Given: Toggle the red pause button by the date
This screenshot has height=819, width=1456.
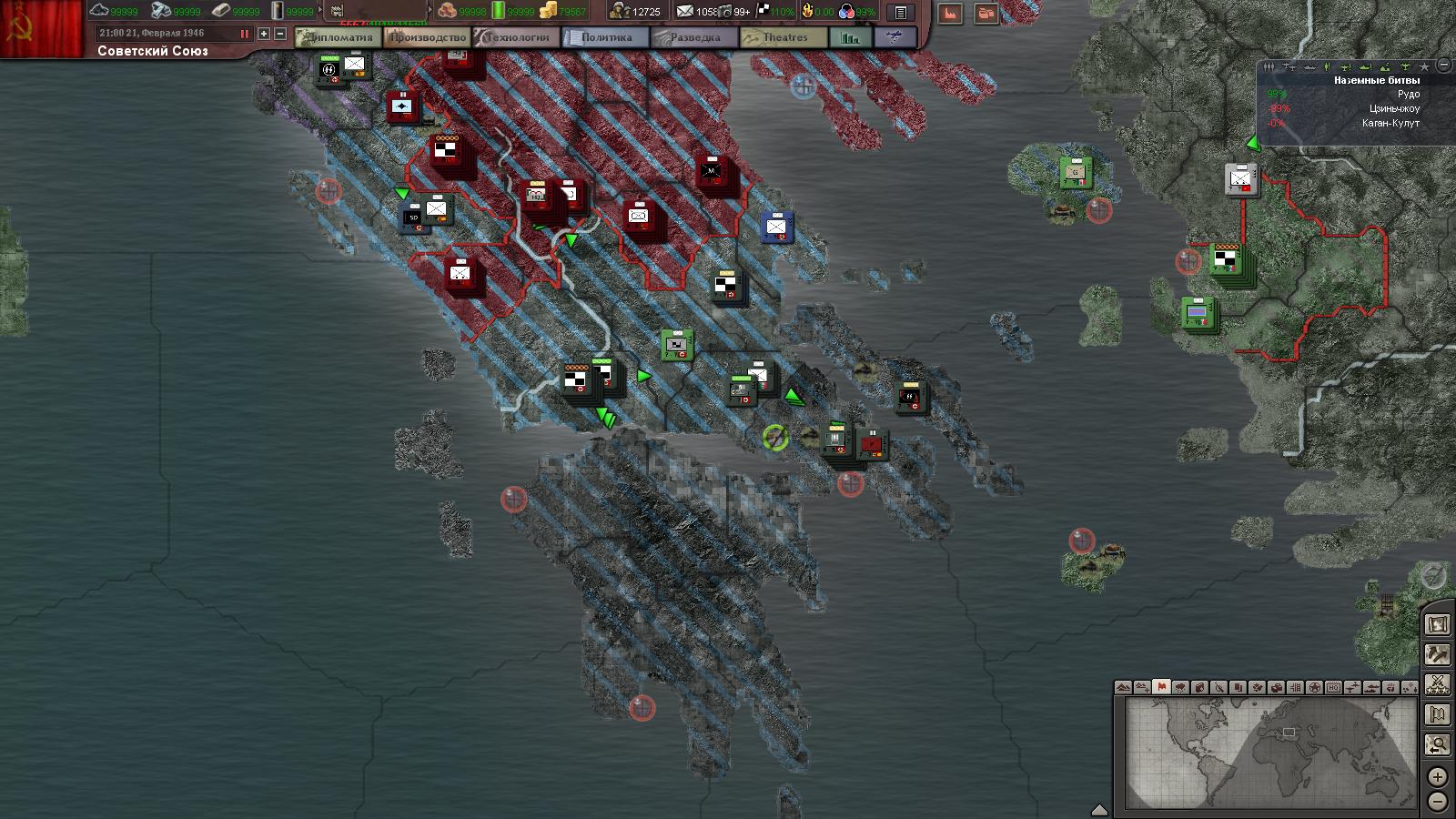Looking at the screenshot, I should (244, 34).
